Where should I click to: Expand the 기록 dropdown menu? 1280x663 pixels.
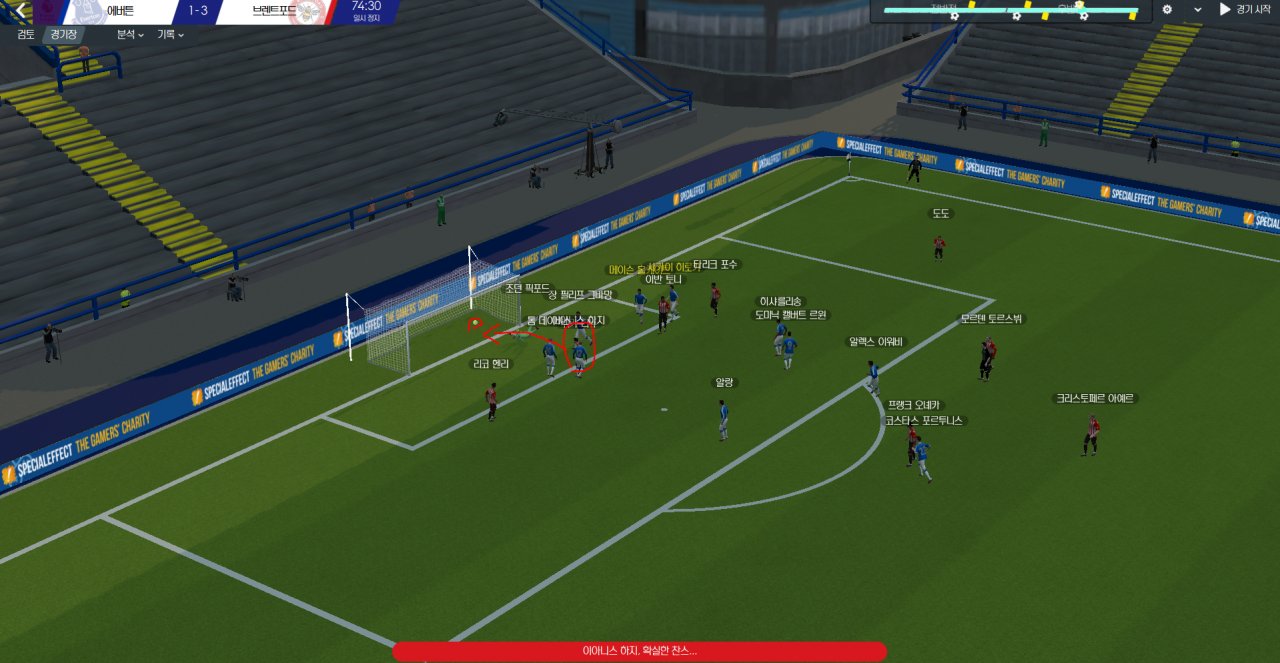[x=170, y=34]
